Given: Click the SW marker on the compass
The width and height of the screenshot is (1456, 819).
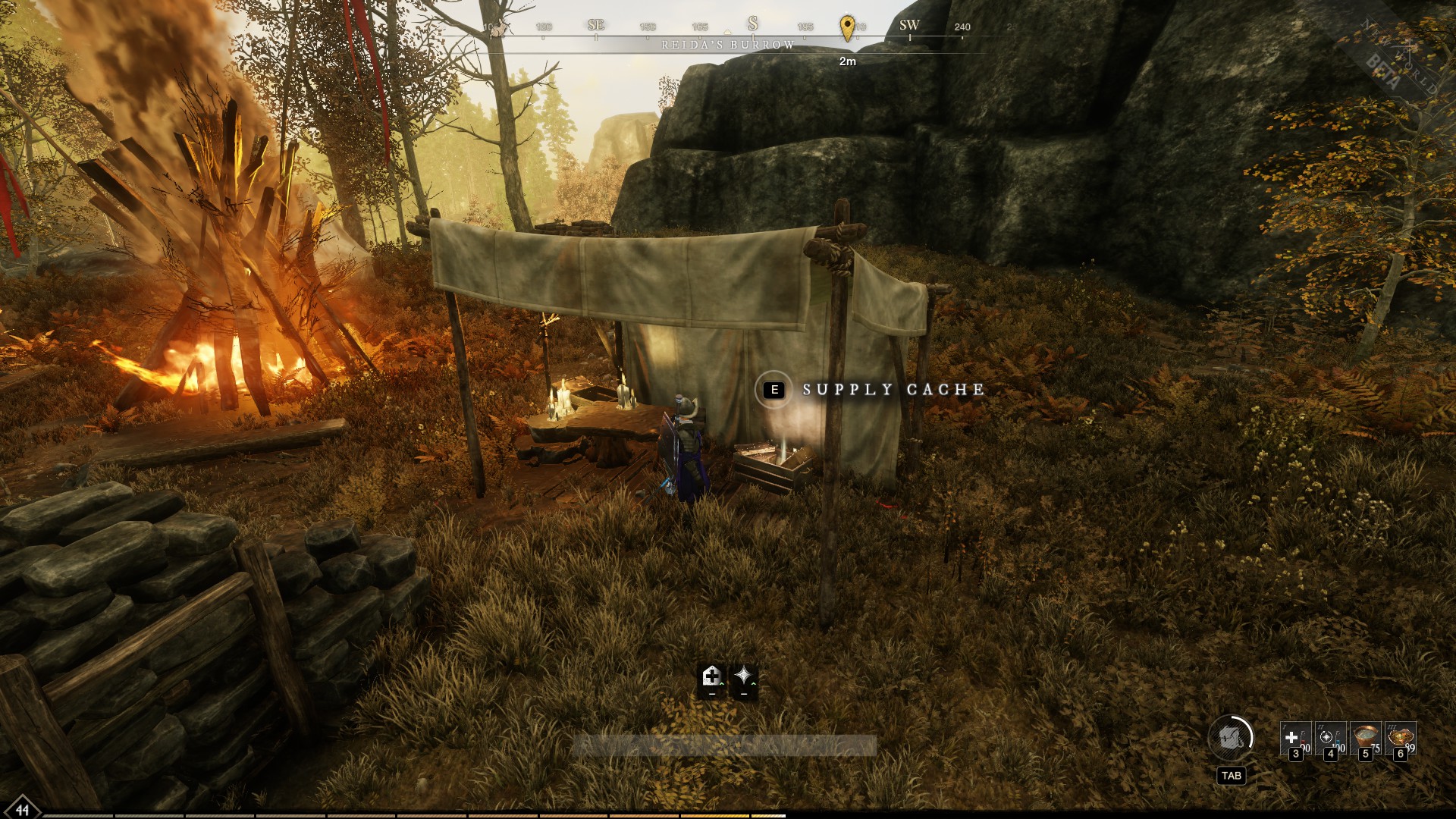Looking at the screenshot, I should click(909, 24).
